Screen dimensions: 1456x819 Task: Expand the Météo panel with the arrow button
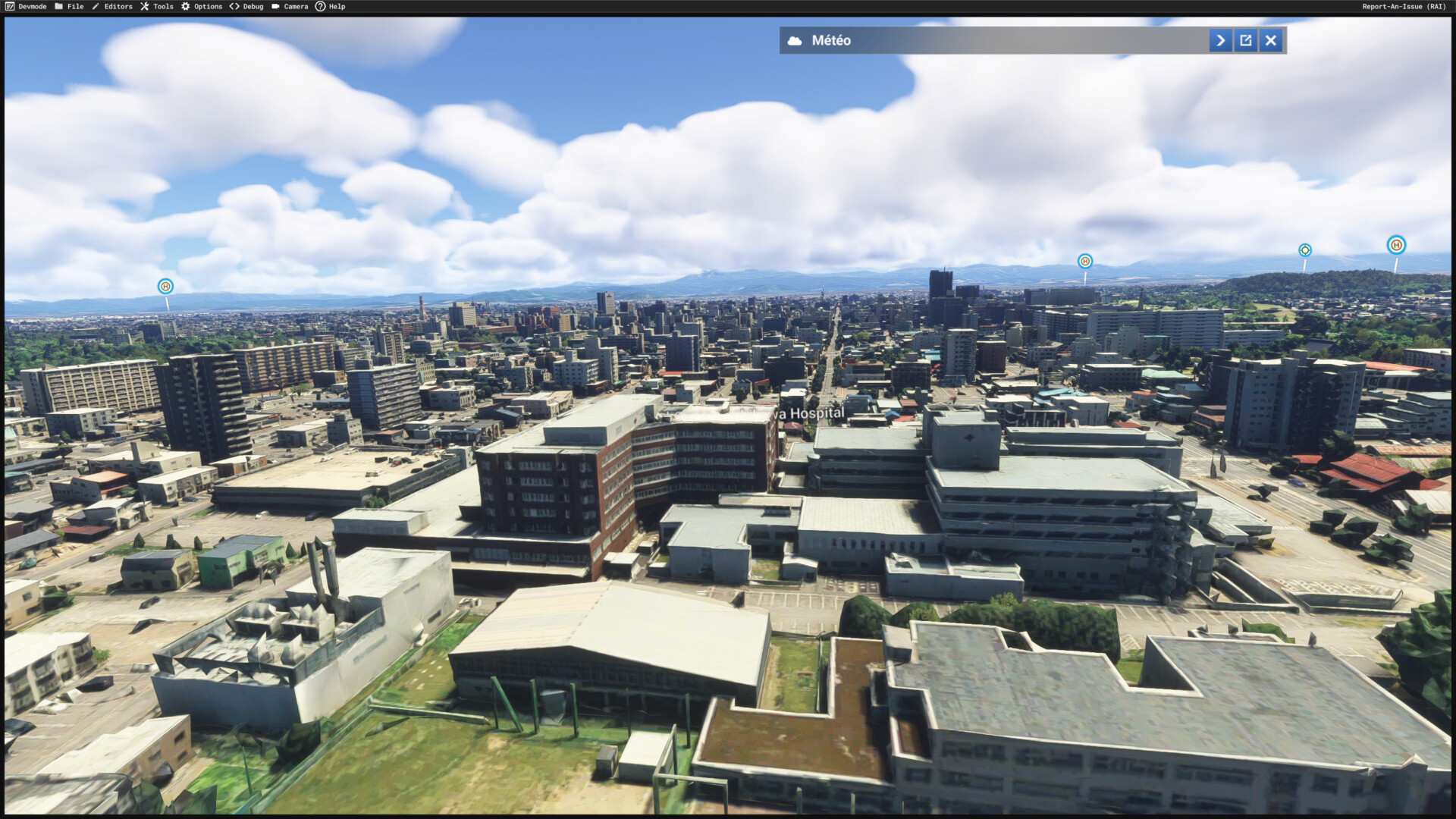1220,40
